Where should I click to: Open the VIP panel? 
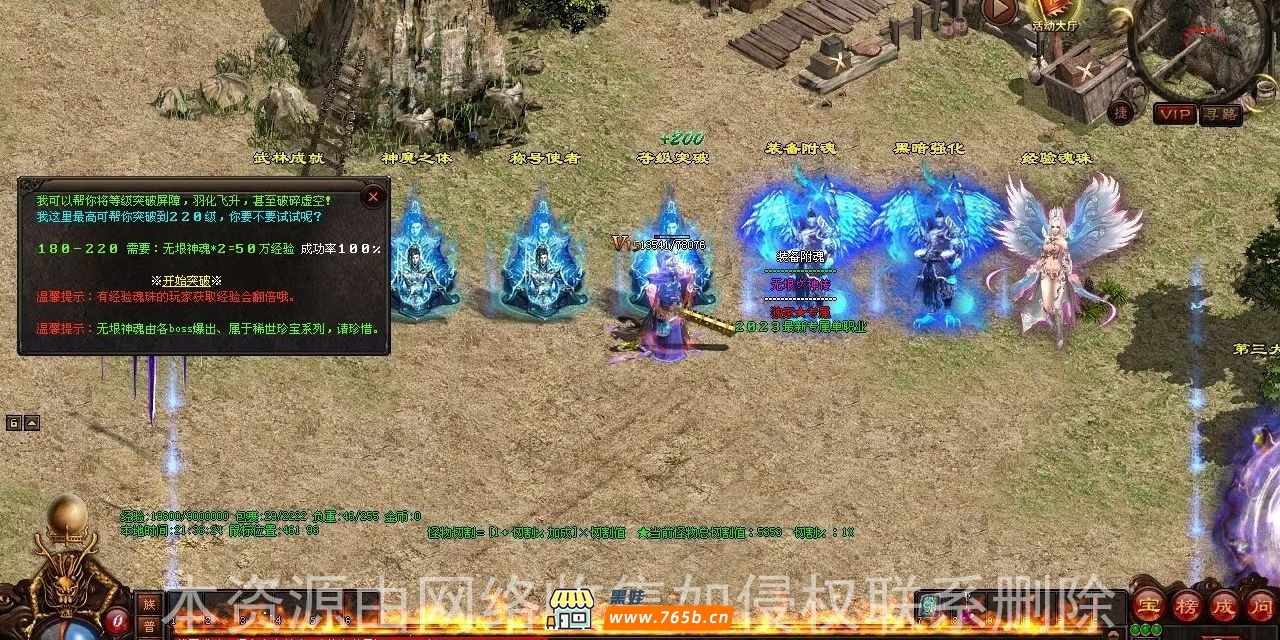(x=1174, y=114)
